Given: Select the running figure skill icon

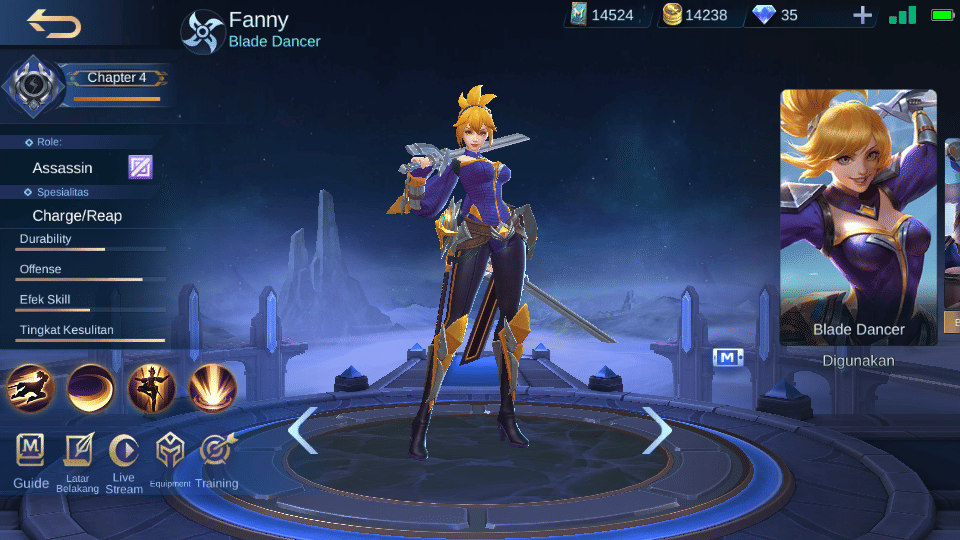Looking at the screenshot, I should pos(30,388).
